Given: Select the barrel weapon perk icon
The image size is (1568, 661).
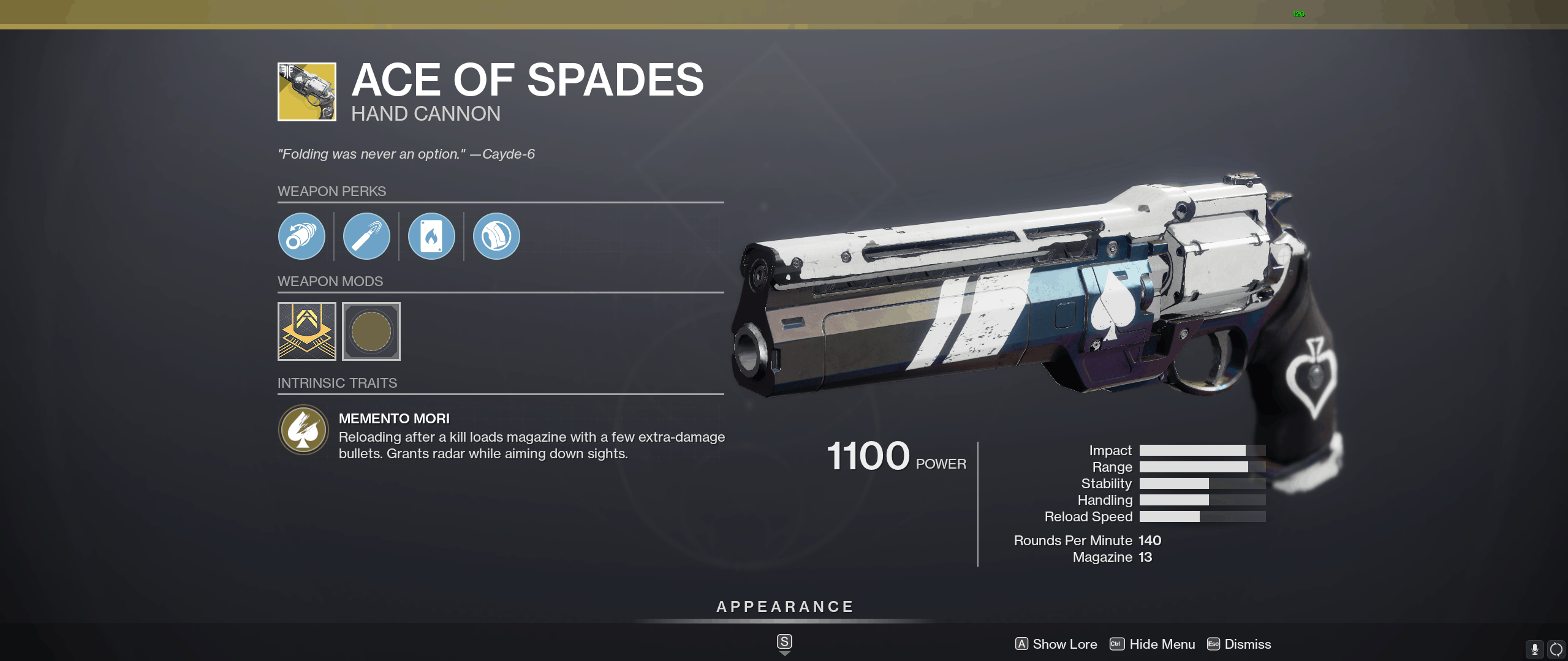Looking at the screenshot, I should coord(301,236).
